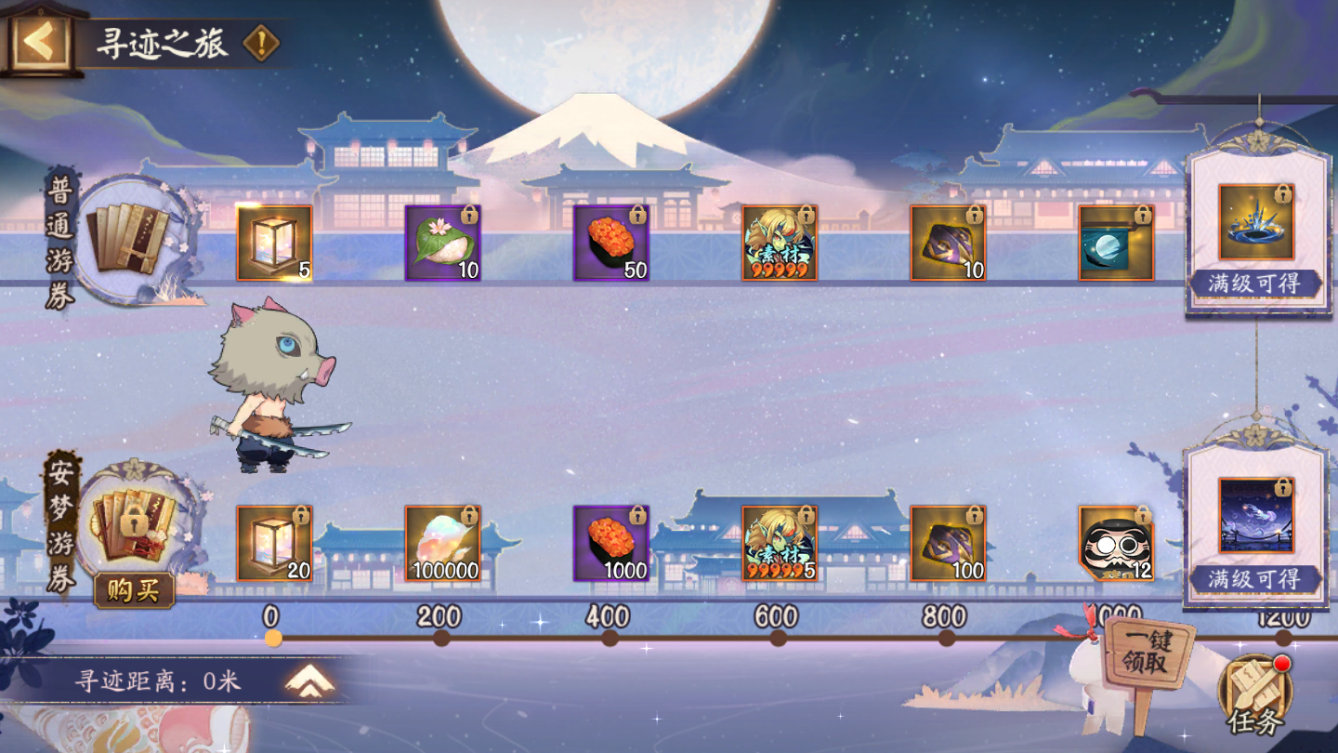Screen dimensions: 1338x753
Task: Go back using the arrow button
Action: 40,41
